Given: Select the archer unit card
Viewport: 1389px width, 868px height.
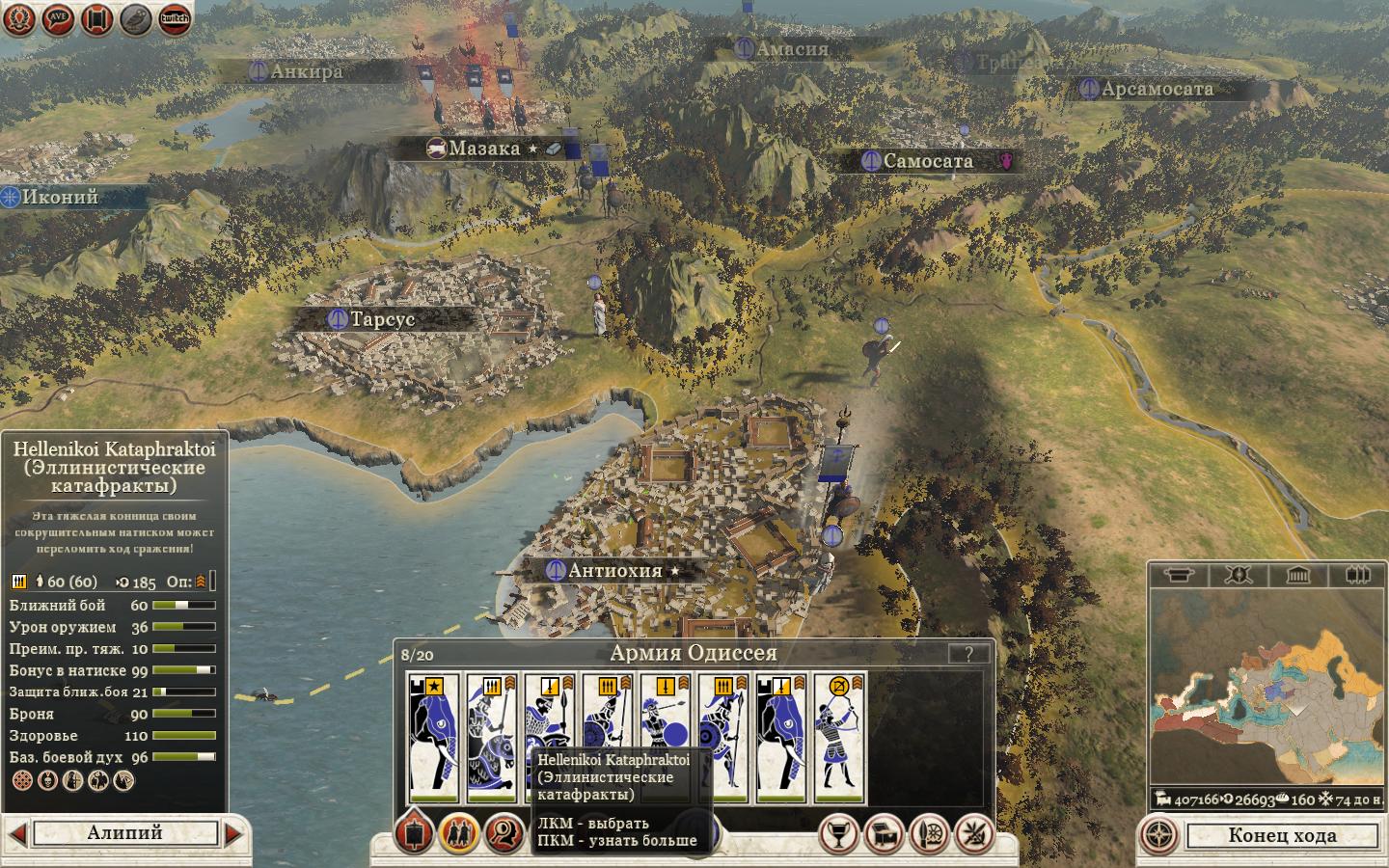Looking at the screenshot, I should [839, 738].
